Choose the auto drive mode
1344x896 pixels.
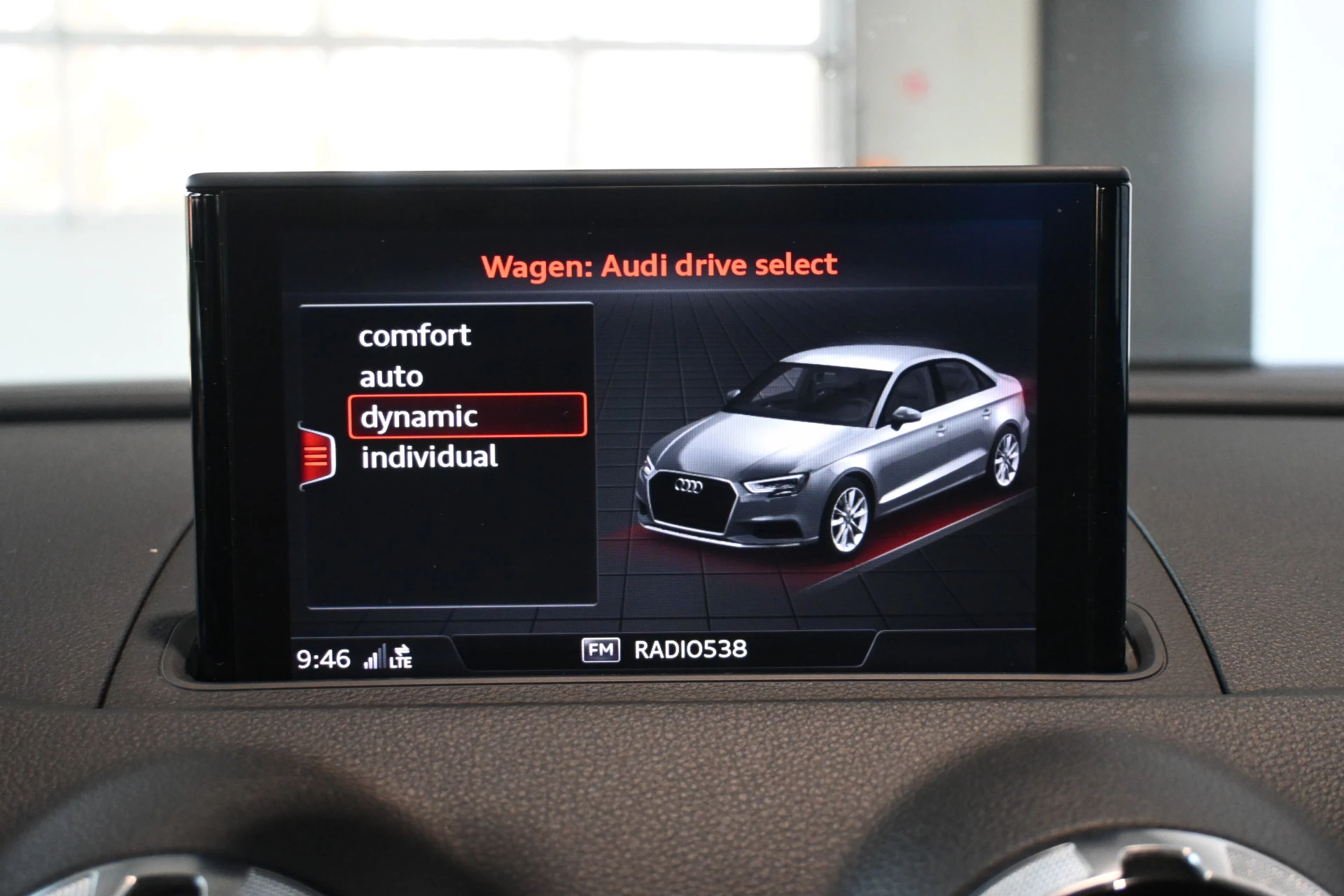[x=391, y=377]
